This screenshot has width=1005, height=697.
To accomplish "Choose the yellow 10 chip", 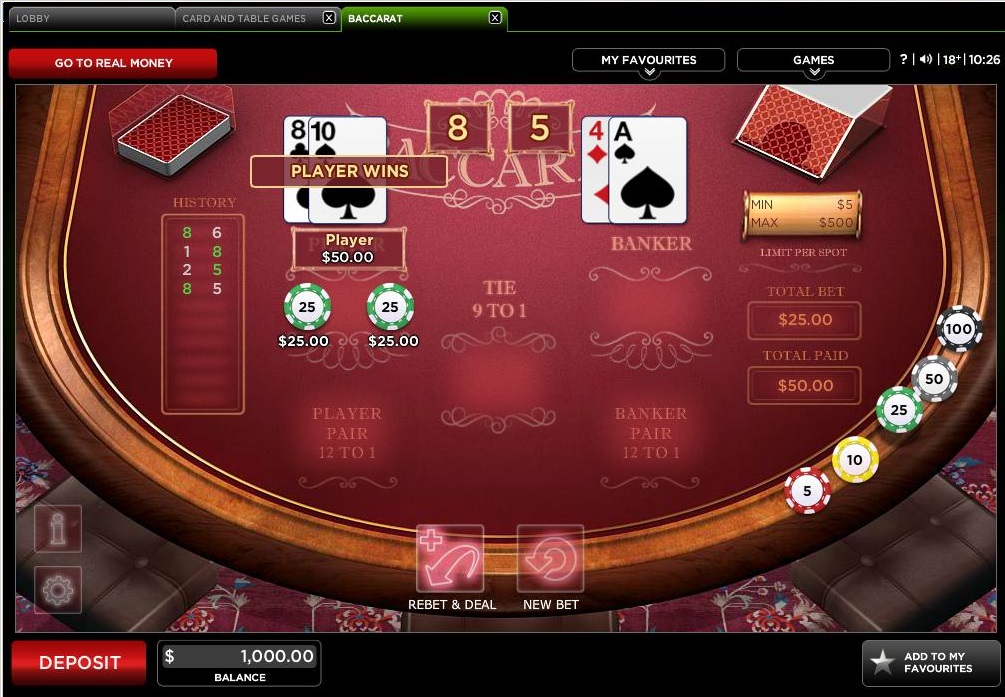I will click(855, 460).
